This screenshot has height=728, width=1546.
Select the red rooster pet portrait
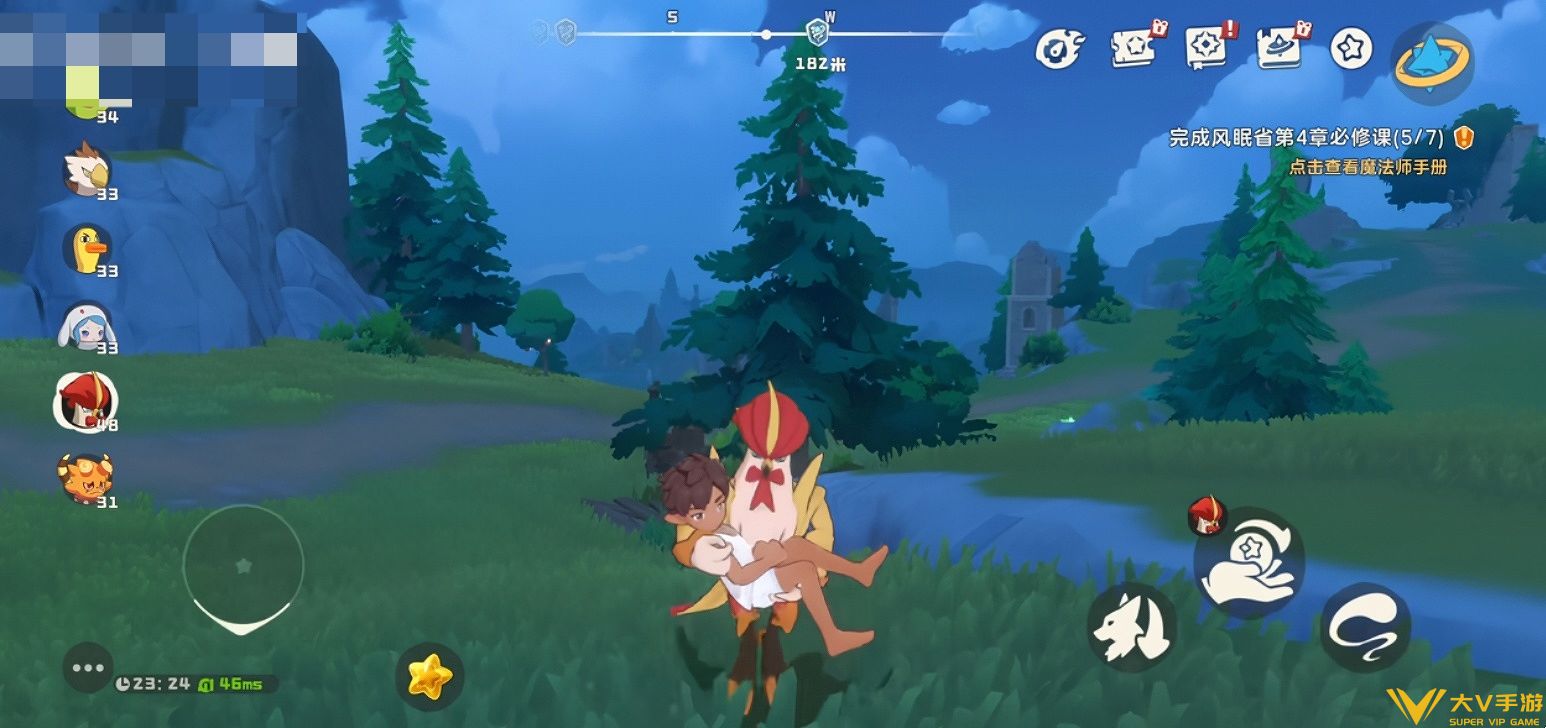click(86, 401)
